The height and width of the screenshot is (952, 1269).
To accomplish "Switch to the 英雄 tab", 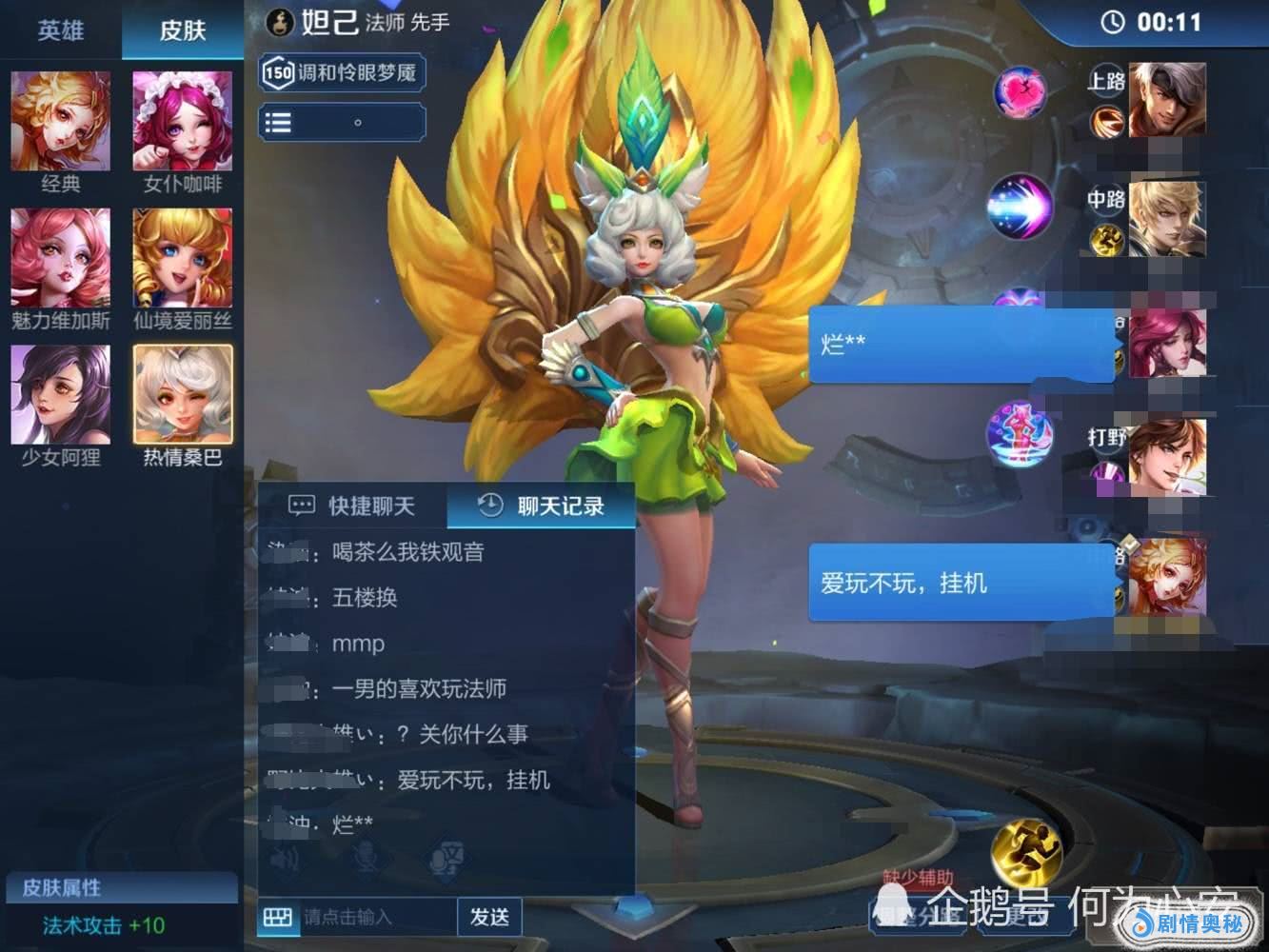I will 60,30.
